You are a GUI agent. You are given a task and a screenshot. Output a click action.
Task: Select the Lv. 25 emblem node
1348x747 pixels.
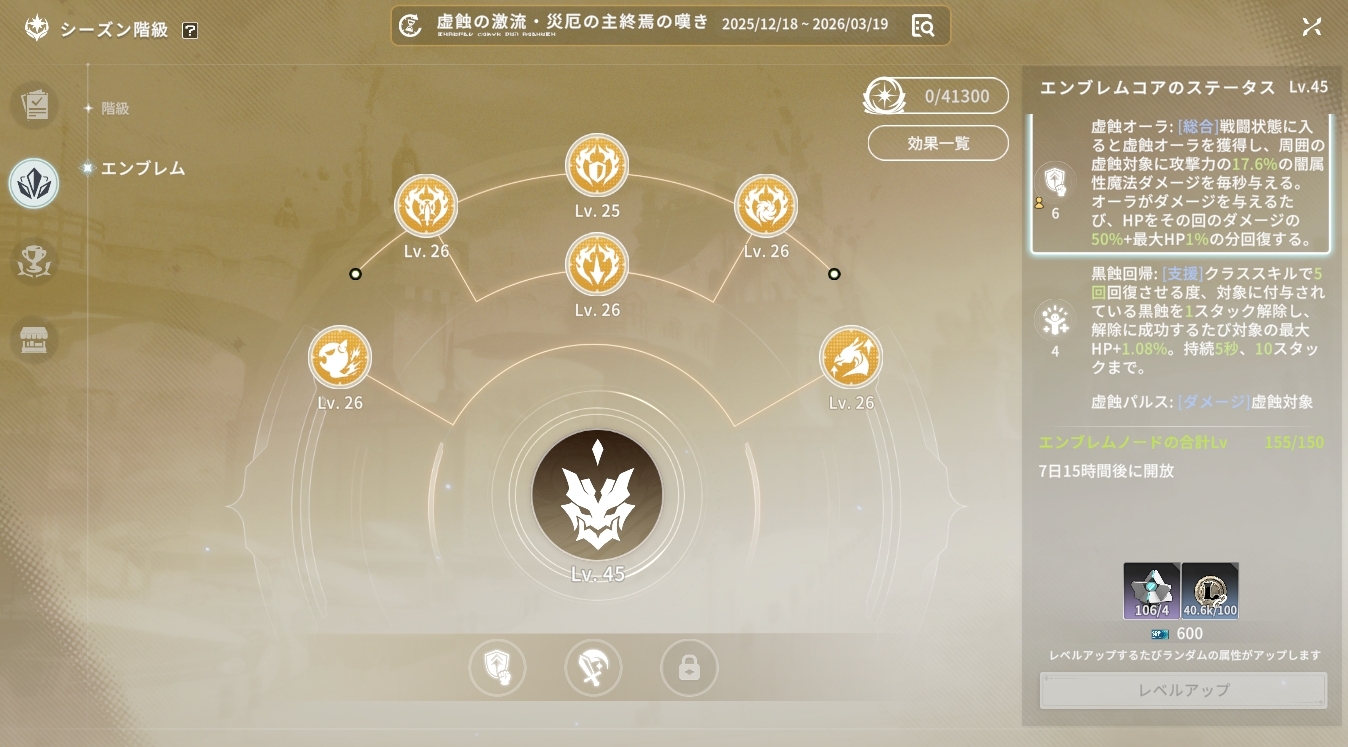(597, 165)
